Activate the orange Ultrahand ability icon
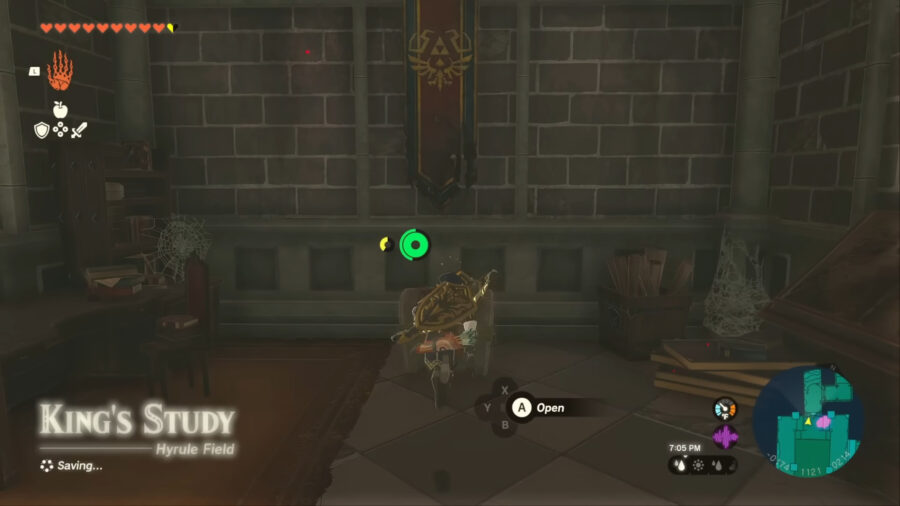900x506 pixels. (x=60, y=69)
